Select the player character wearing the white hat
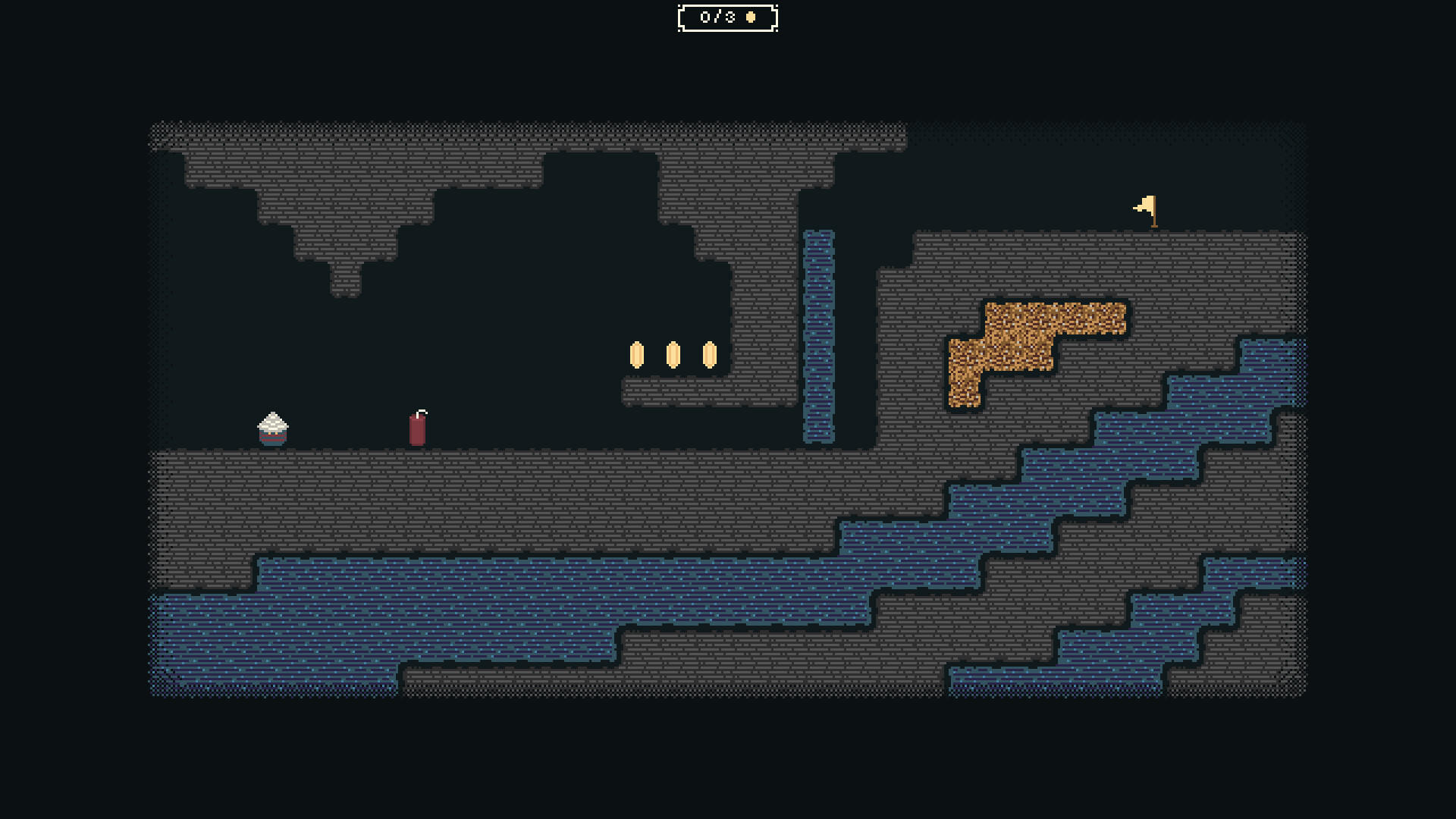Image resolution: width=1456 pixels, height=819 pixels. tap(271, 428)
